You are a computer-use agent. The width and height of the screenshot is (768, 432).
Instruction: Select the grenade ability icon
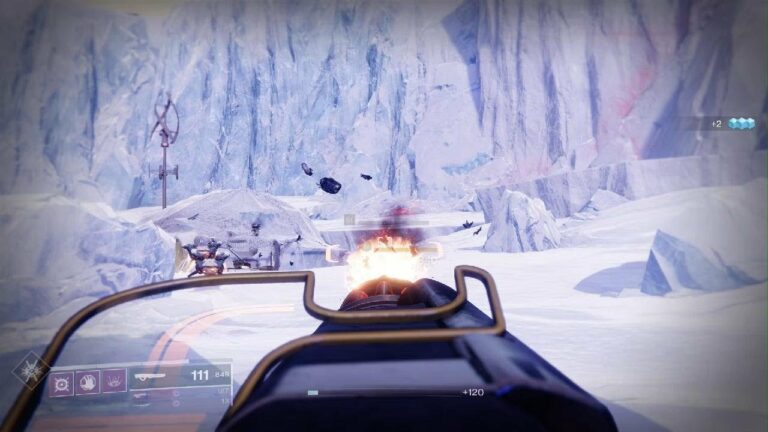click(62, 381)
